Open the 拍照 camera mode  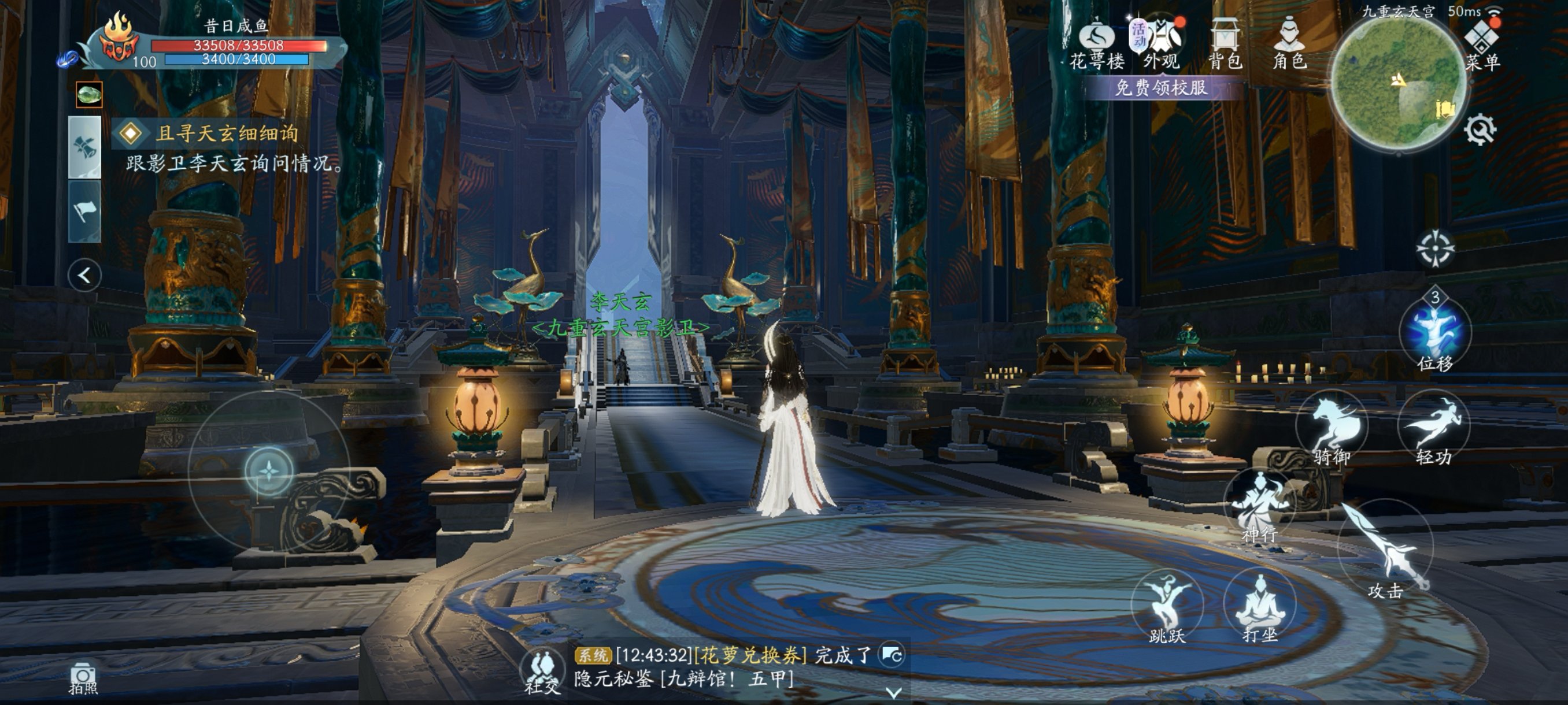tap(83, 678)
